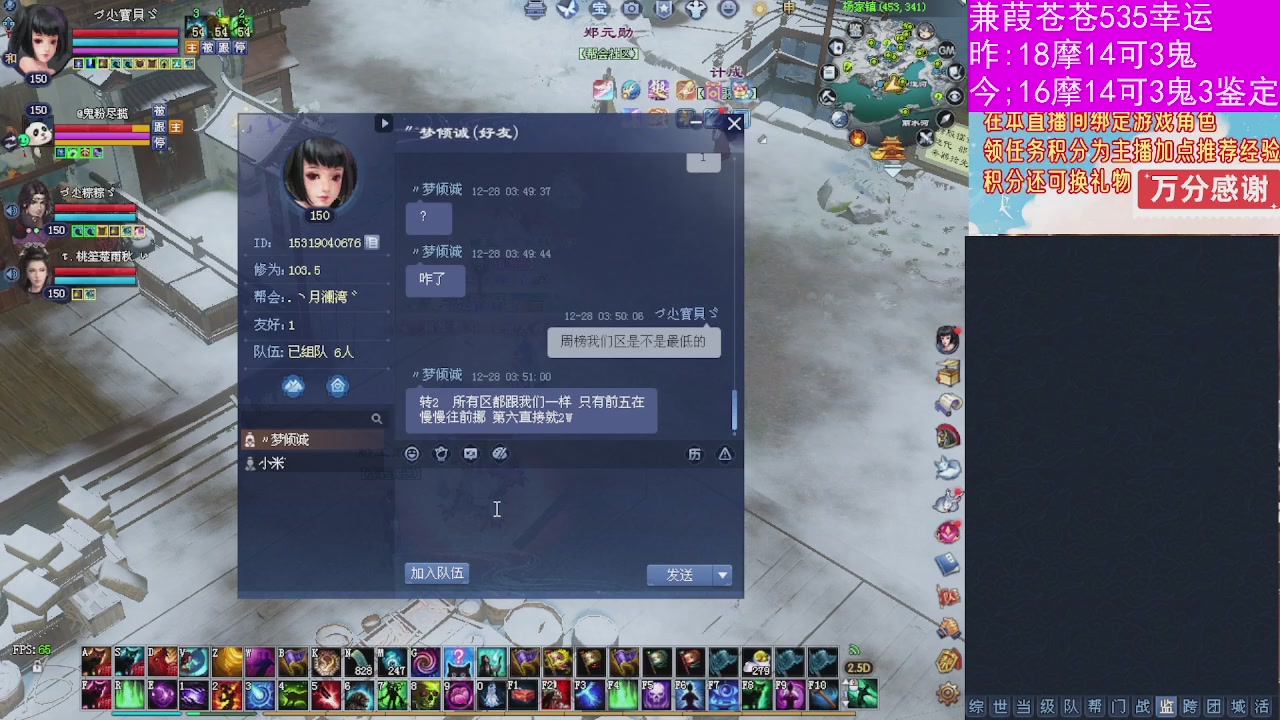Image resolution: width=1280 pixels, height=720 pixels.
Task: Toggle the alert triangle icon in the chat toolbar
Action: [x=724, y=453]
